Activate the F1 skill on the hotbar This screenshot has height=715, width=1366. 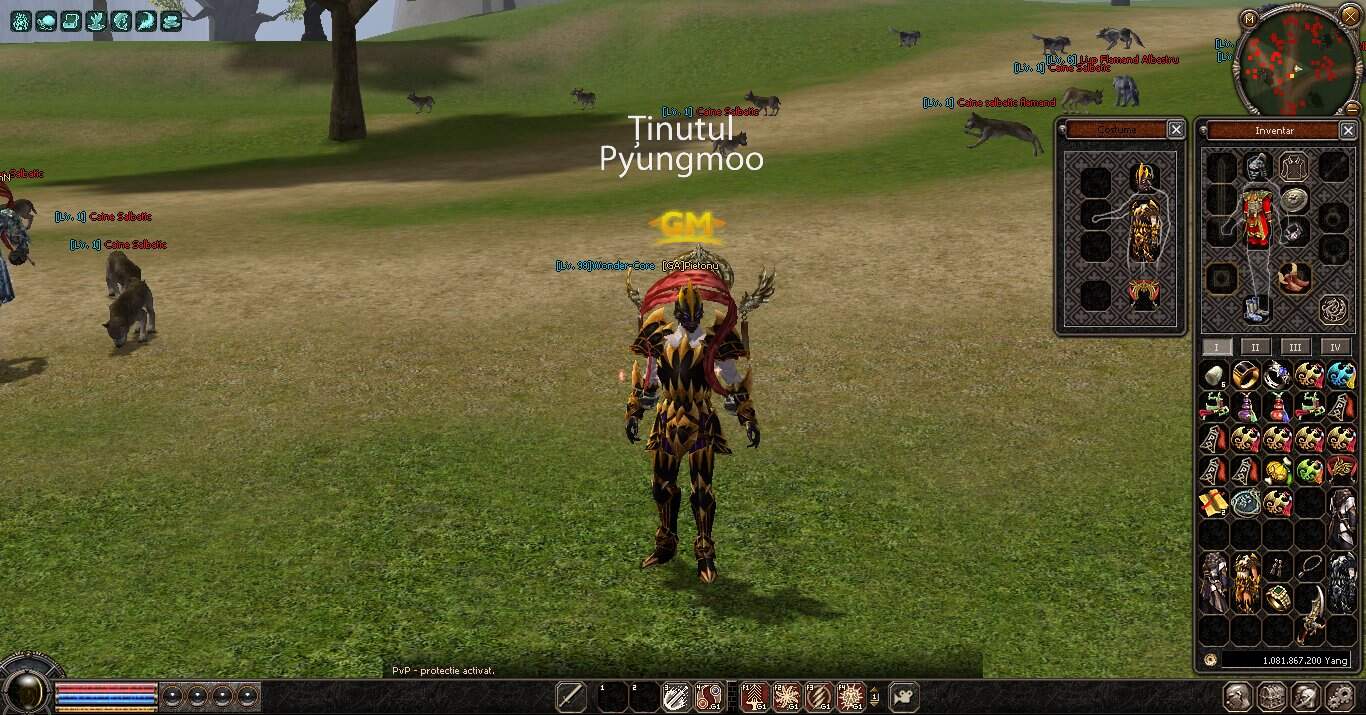click(x=754, y=696)
